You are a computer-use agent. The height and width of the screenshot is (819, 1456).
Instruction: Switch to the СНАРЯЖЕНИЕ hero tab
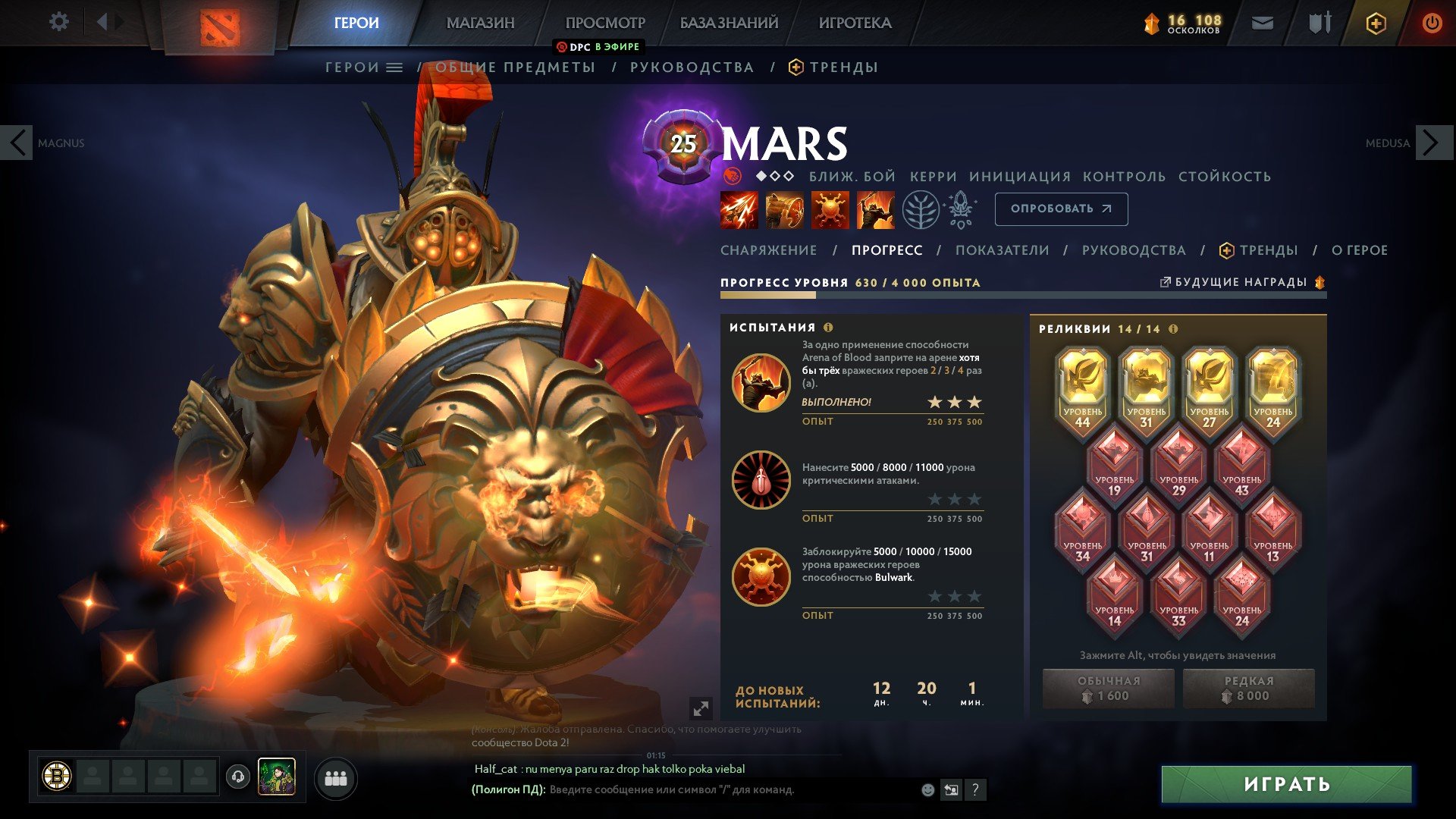pos(768,250)
